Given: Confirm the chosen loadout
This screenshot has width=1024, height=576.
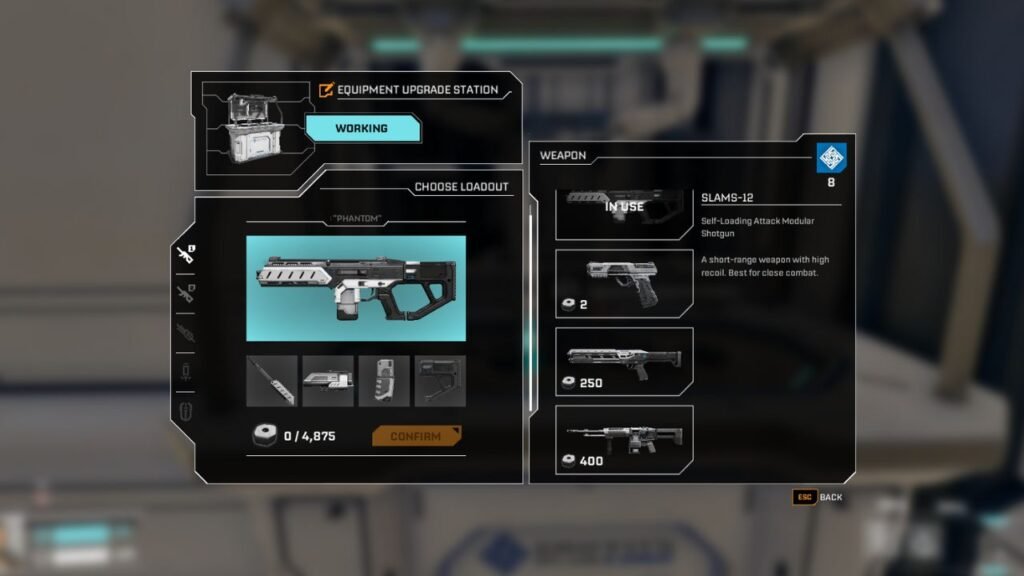Looking at the screenshot, I should 416,436.
